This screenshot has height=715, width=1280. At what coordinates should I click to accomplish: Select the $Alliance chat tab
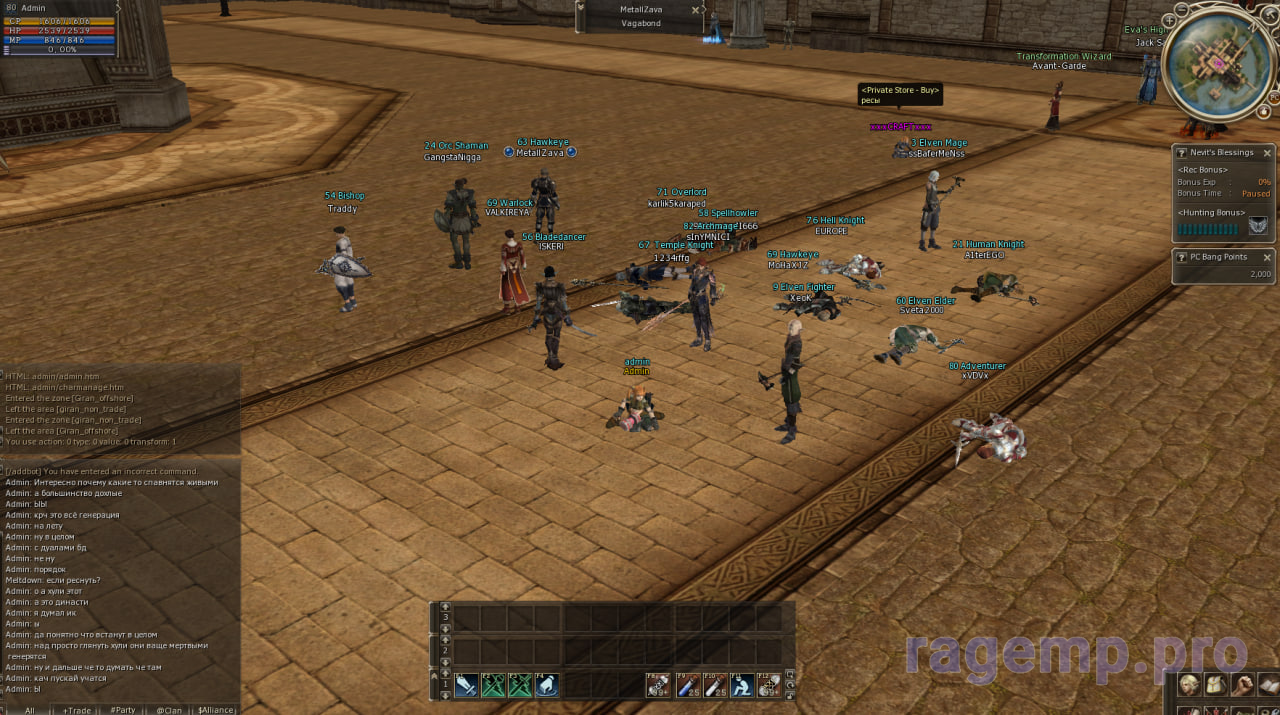(x=216, y=709)
